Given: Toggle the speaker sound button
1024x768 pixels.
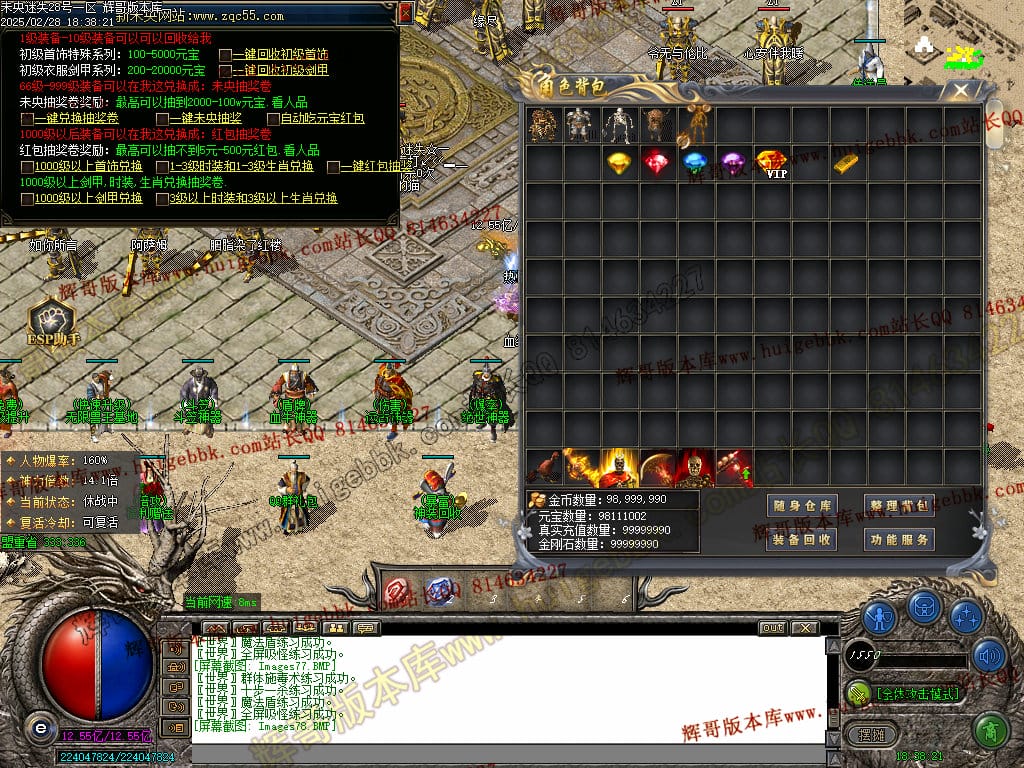Looking at the screenshot, I should tap(989, 656).
